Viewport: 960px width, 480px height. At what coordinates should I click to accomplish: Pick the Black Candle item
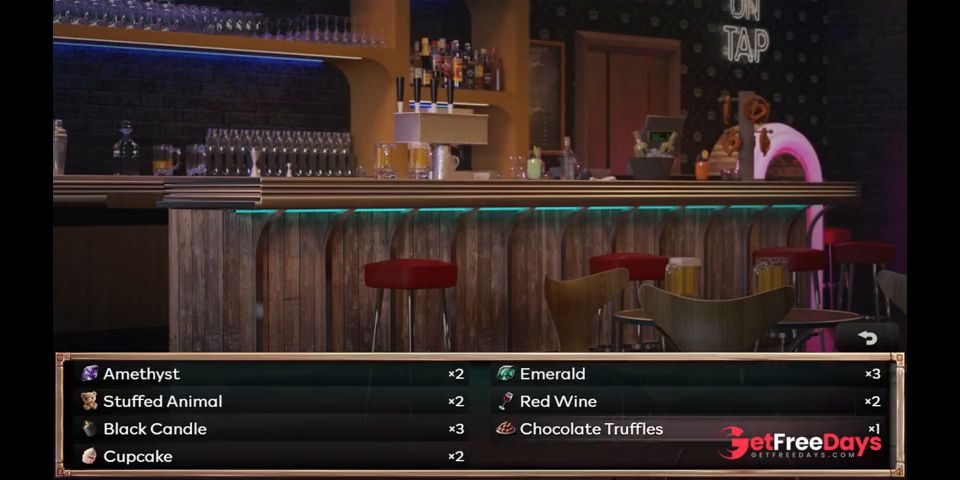pyautogui.click(x=271, y=429)
